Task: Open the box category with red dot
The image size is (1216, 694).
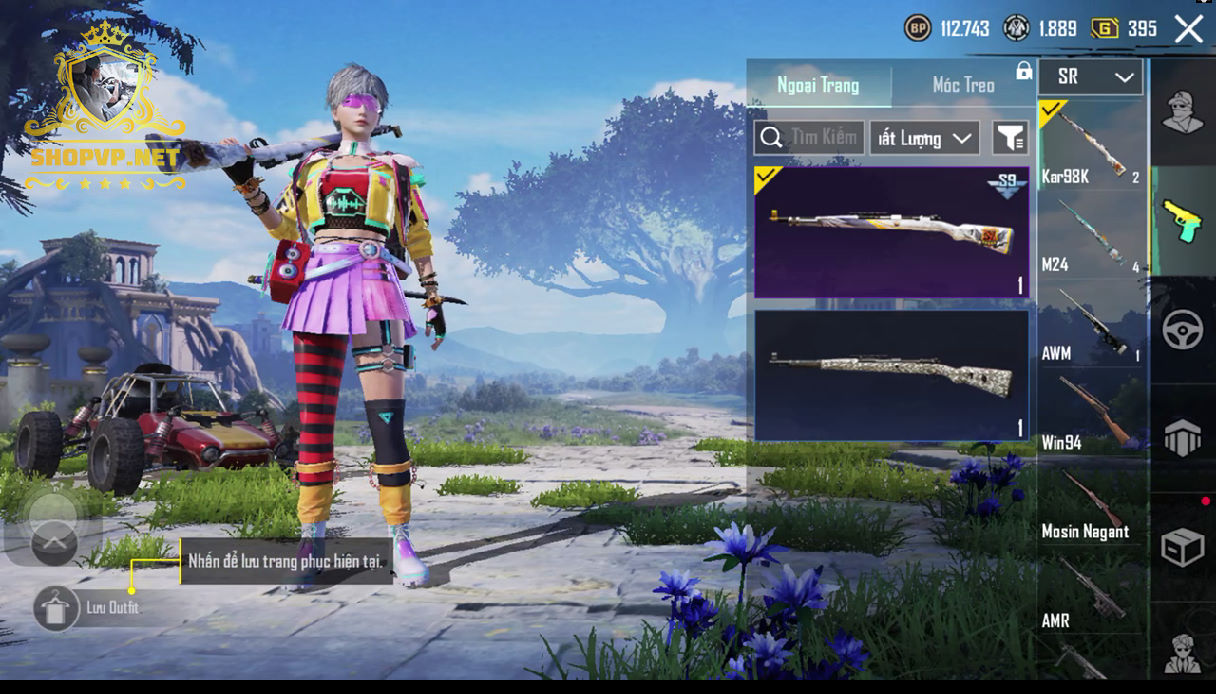Action: [x=1182, y=547]
